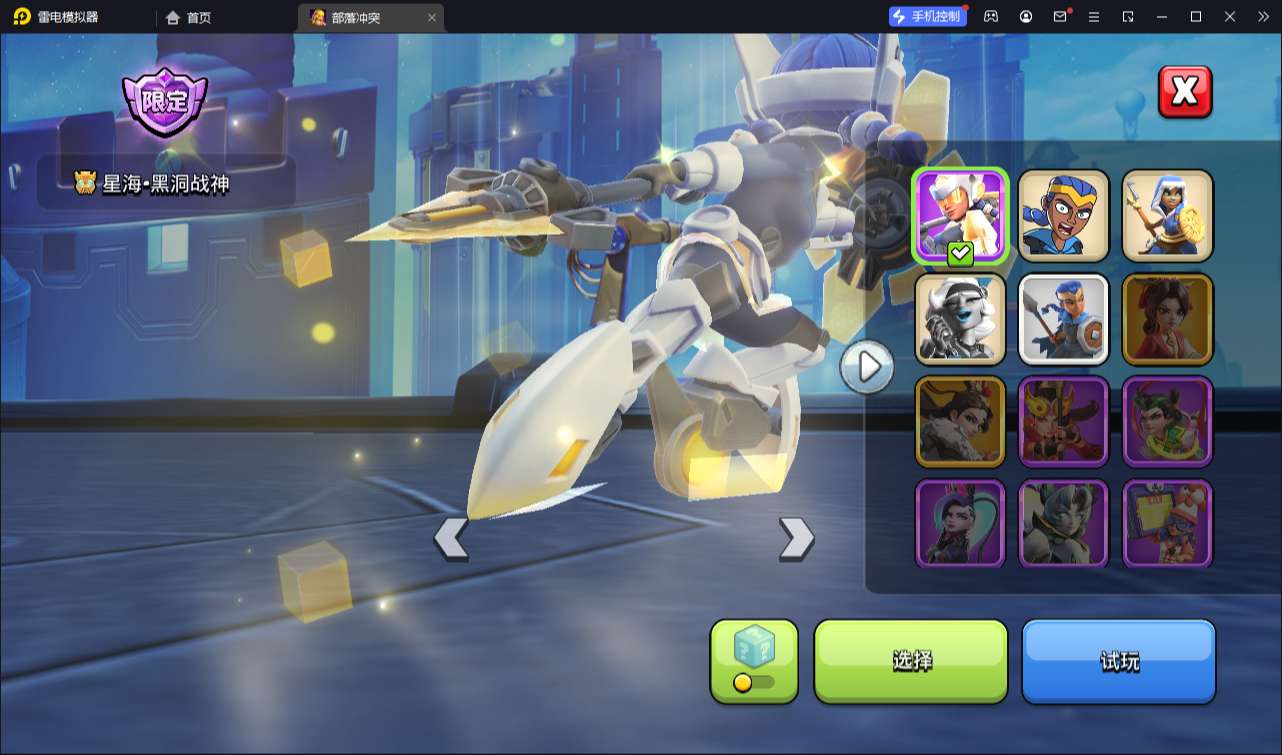1282x755 pixels.
Task: Start a trial with the blue 试玩 button
Action: coord(1118,661)
